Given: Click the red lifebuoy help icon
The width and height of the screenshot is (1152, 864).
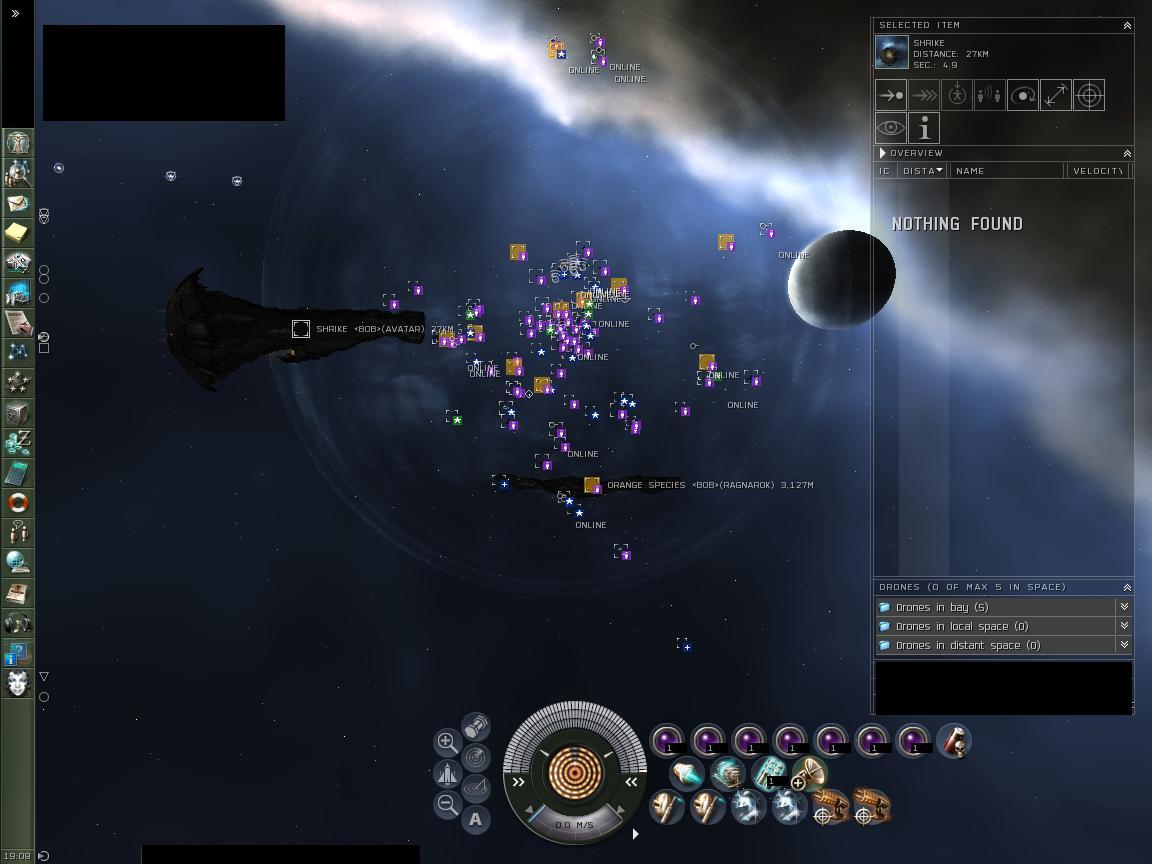Looking at the screenshot, I should coord(17,503).
